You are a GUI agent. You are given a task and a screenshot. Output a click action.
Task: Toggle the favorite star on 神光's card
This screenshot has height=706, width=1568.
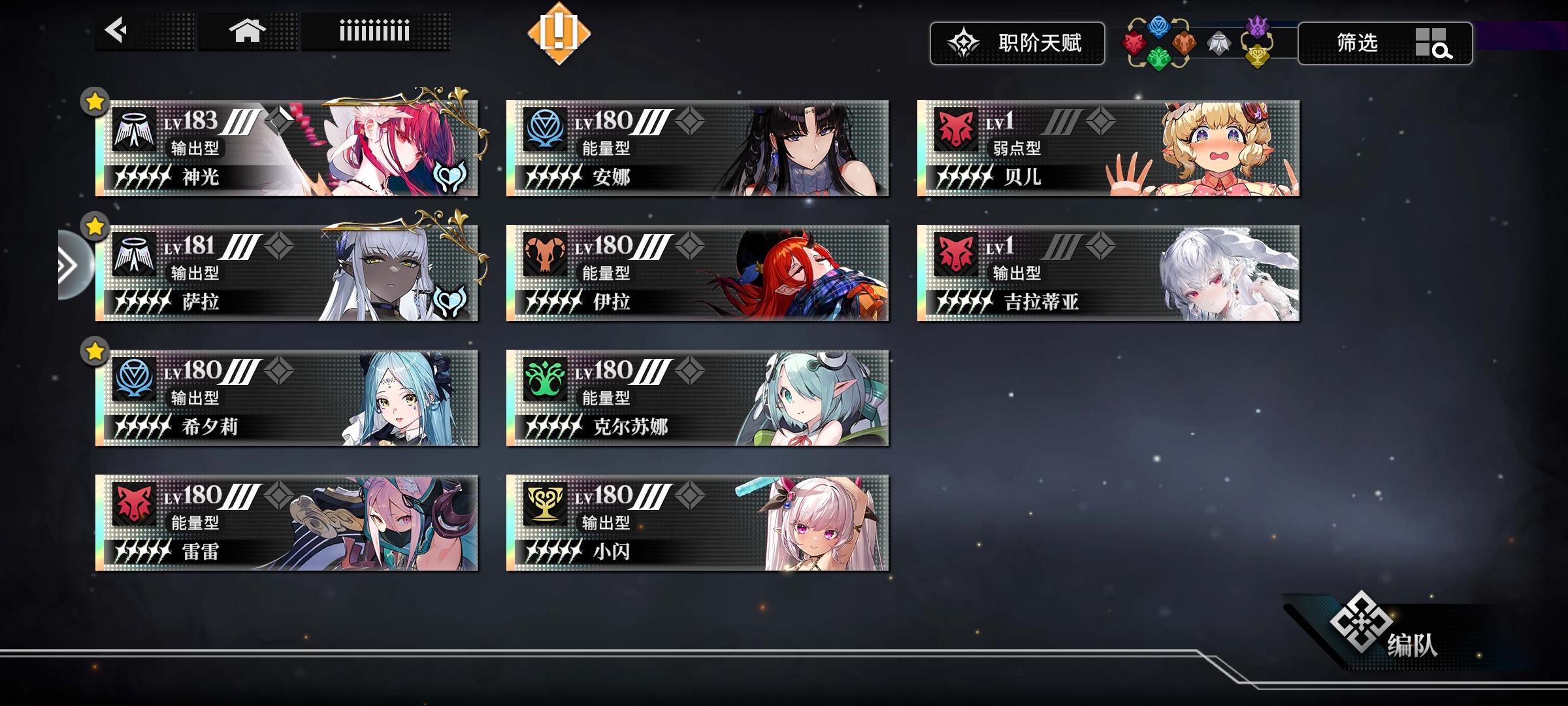pyautogui.click(x=95, y=101)
